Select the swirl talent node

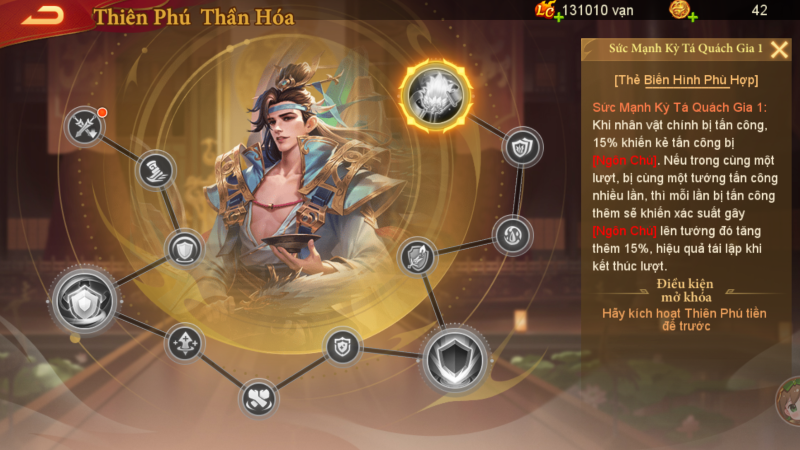tap(512, 236)
